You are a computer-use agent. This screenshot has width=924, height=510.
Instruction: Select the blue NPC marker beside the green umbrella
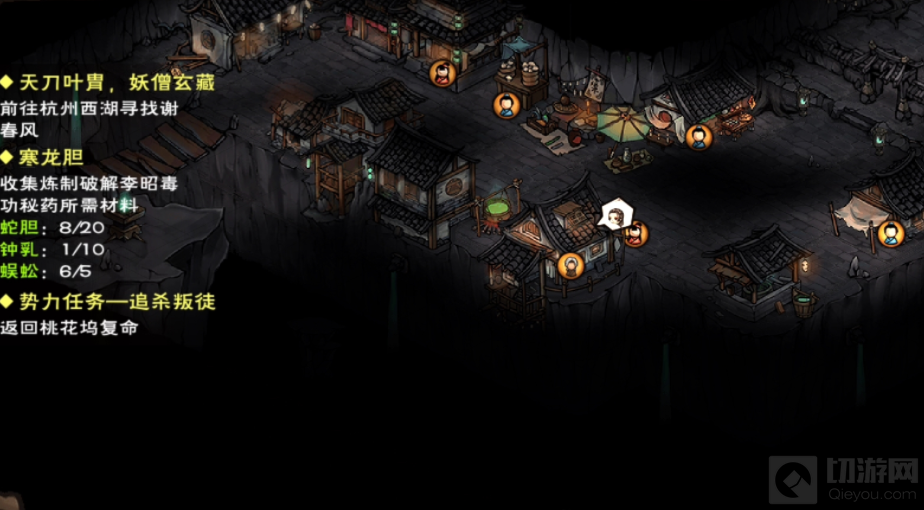699,136
